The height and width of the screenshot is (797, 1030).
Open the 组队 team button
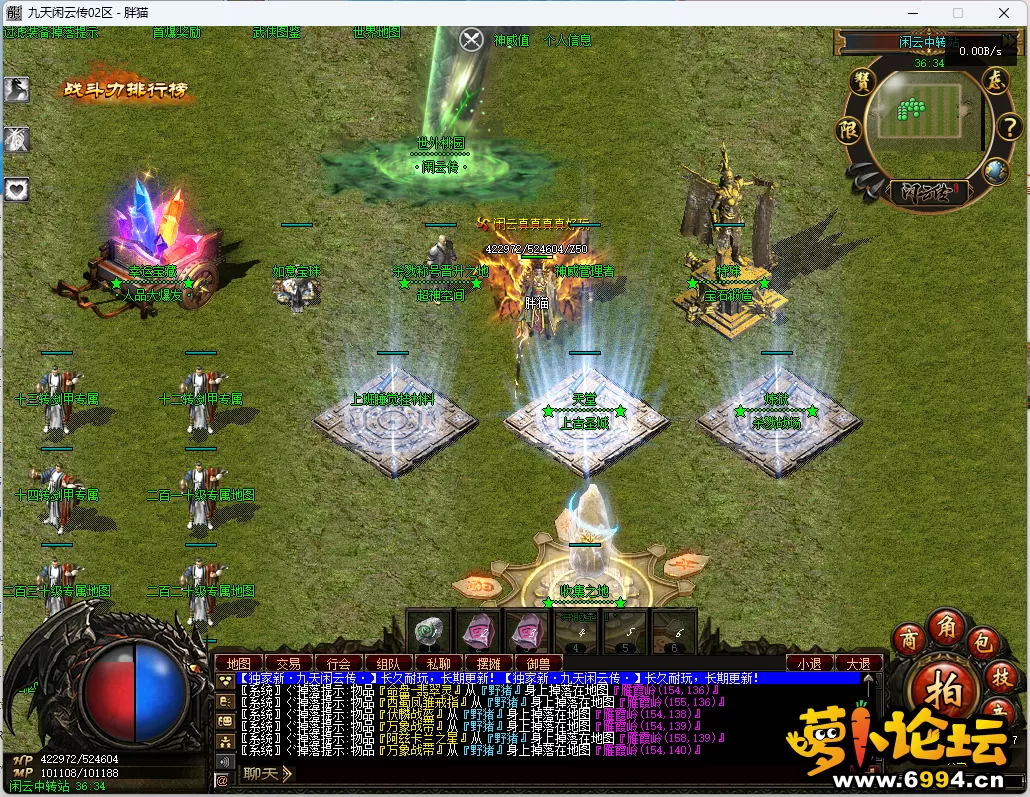point(388,663)
